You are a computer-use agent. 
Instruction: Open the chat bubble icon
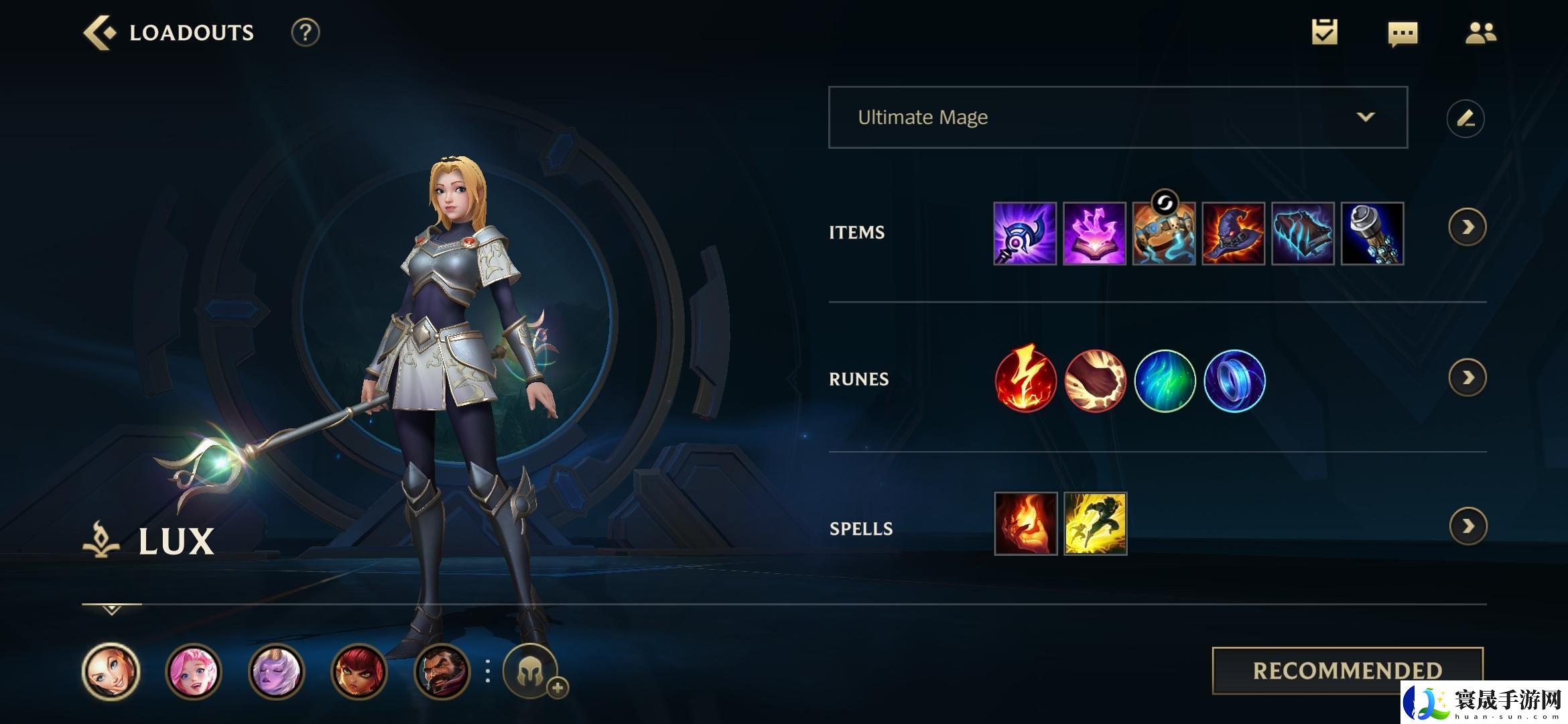[x=1402, y=34]
